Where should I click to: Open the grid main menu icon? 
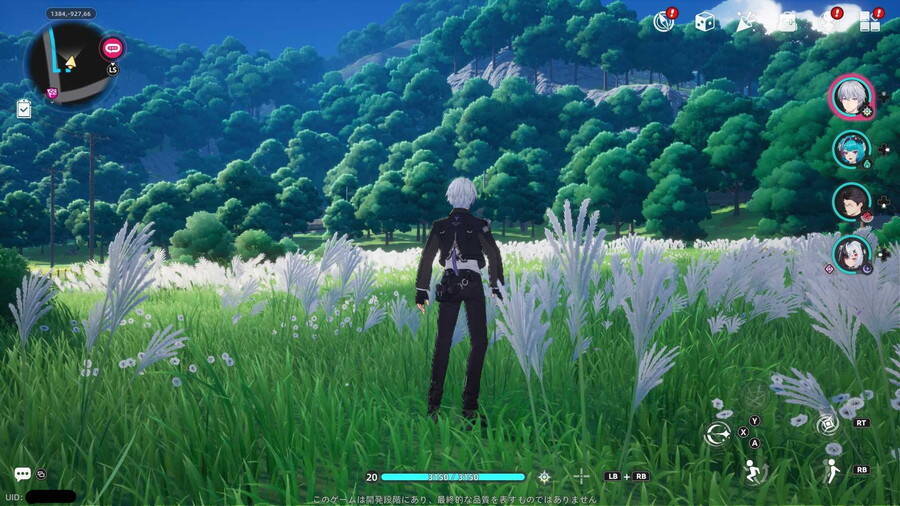click(x=869, y=22)
